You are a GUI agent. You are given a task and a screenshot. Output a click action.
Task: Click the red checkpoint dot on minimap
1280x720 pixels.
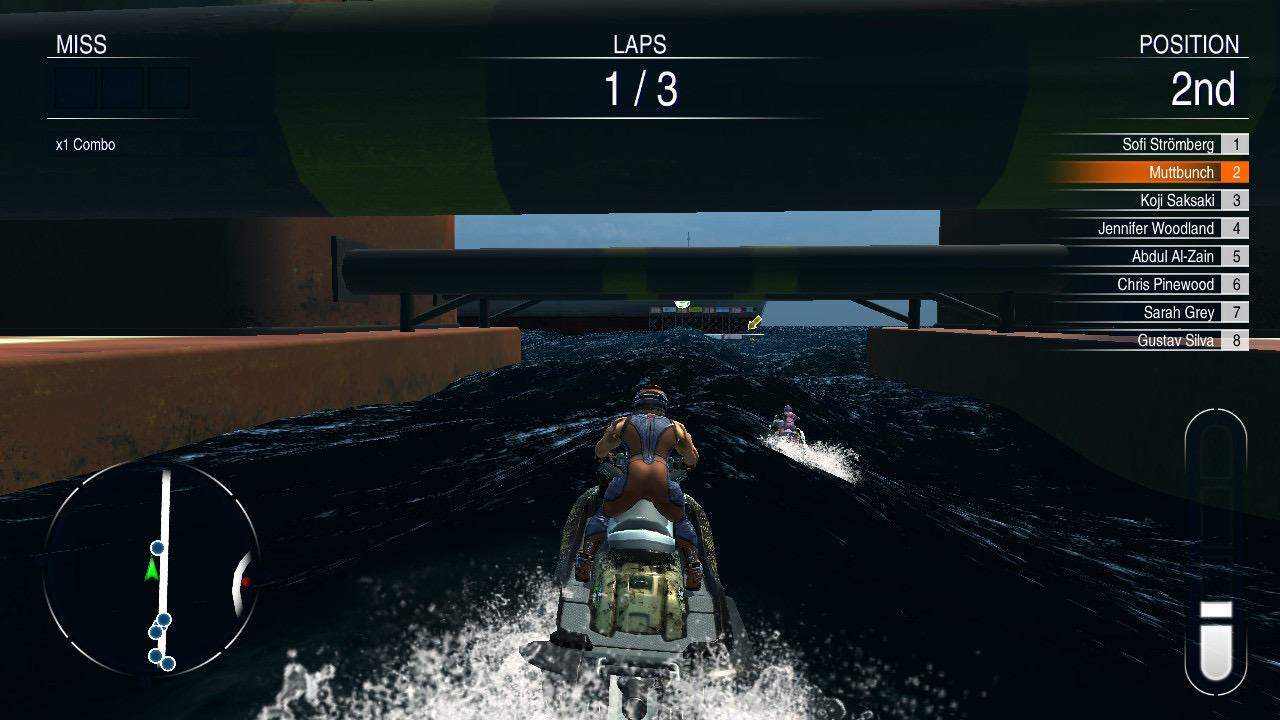[x=245, y=581]
